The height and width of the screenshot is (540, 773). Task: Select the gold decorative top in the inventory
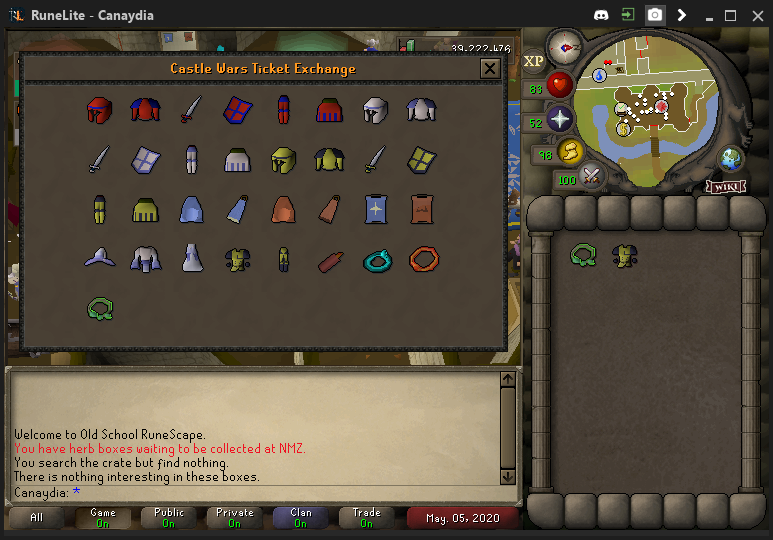625,256
